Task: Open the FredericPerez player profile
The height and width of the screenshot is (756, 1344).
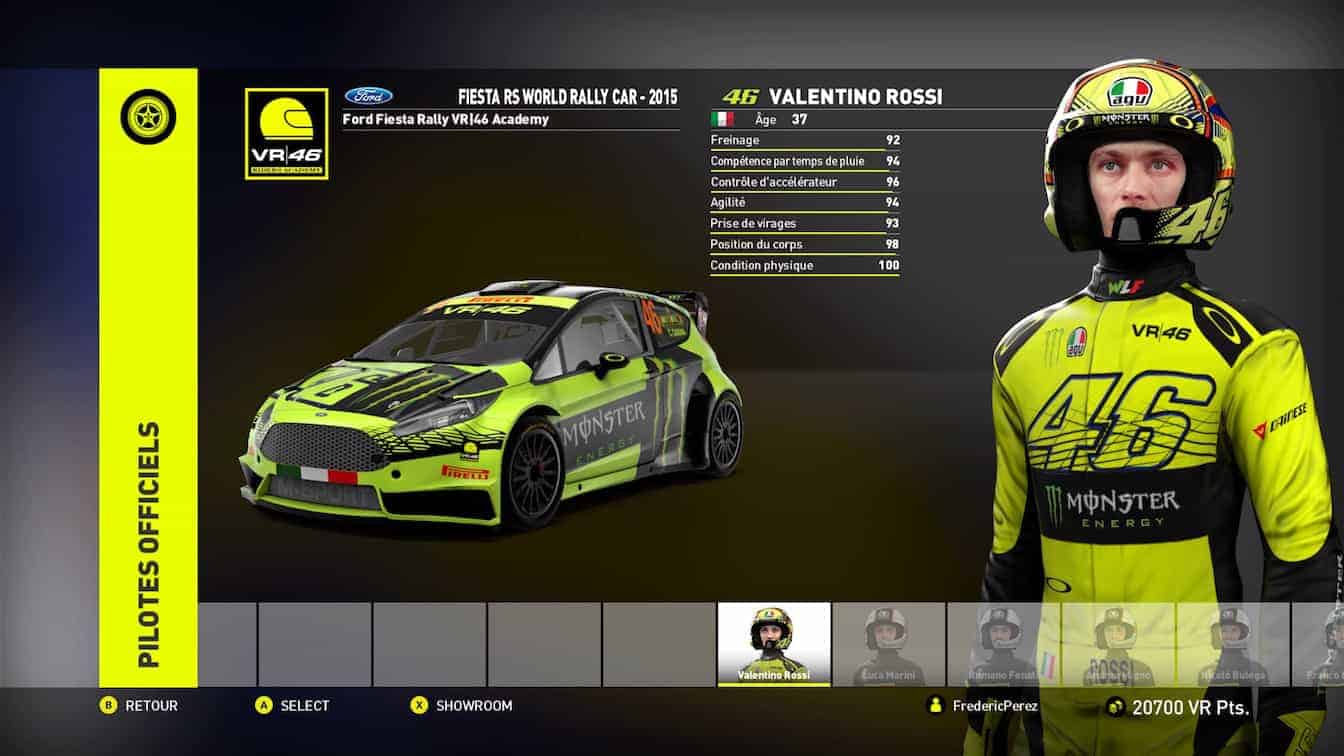Action: pos(994,706)
